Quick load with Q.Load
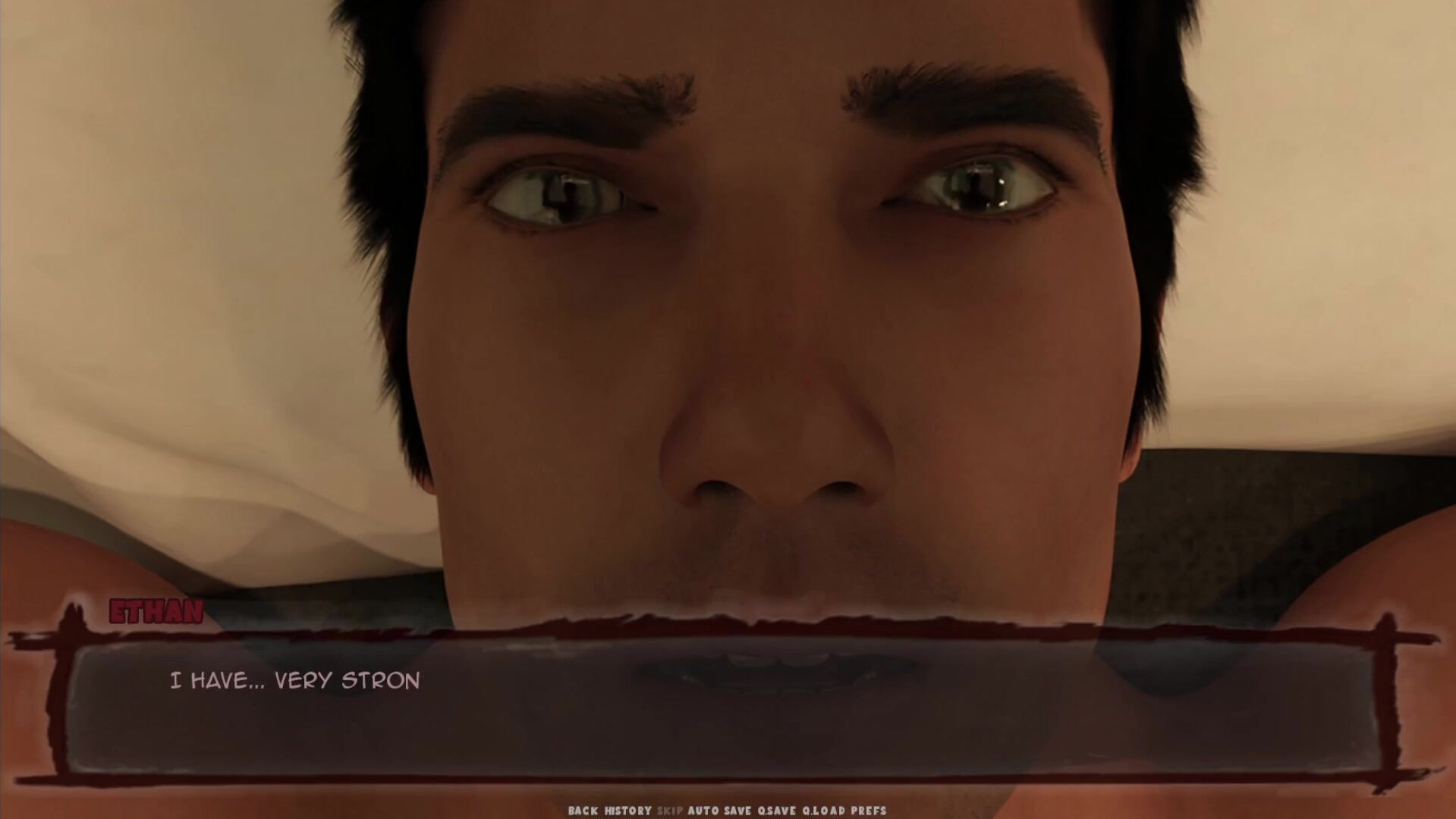 pyautogui.click(x=823, y=811)
